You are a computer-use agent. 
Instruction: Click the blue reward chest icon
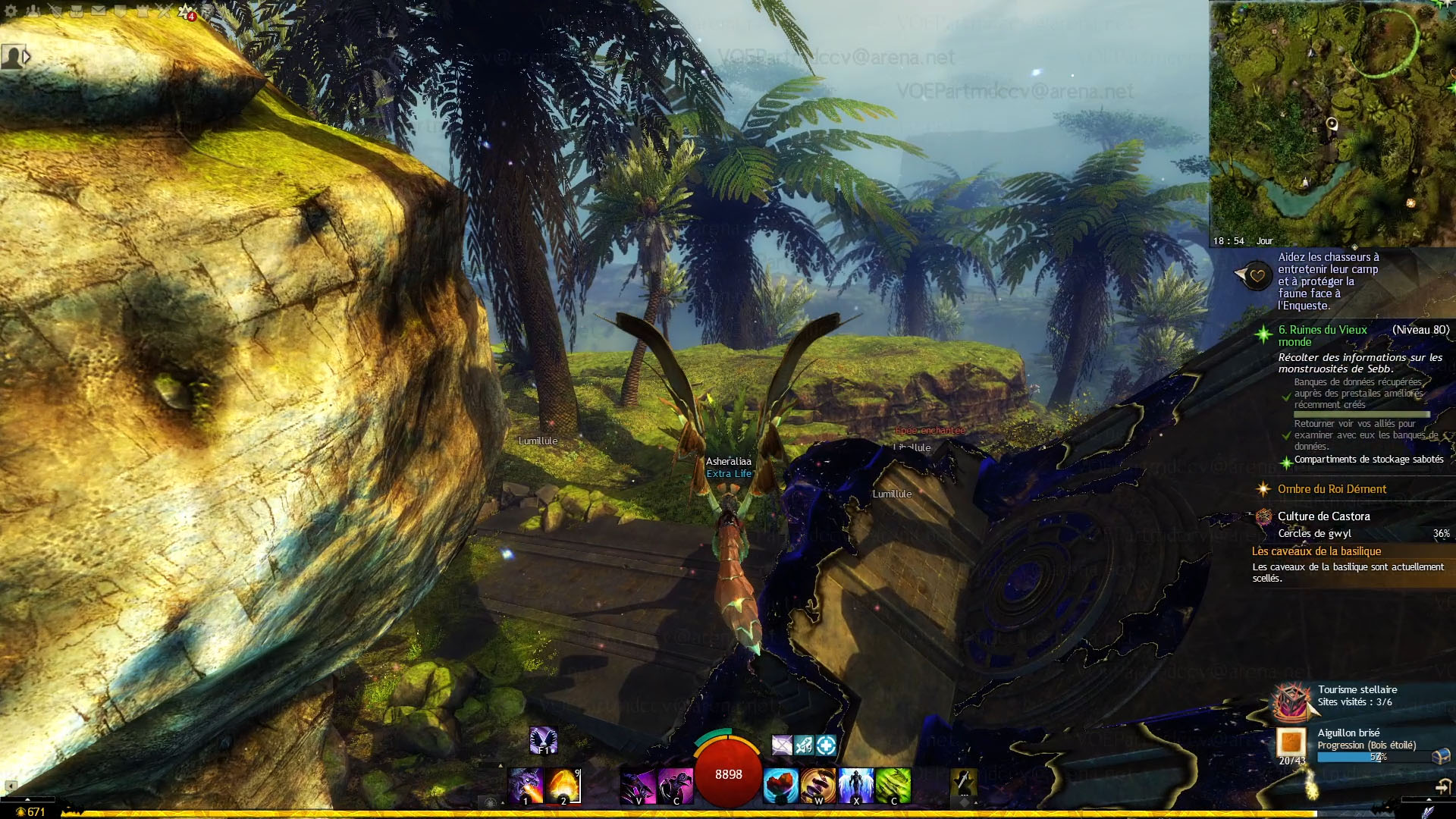tap(1441, 755)
